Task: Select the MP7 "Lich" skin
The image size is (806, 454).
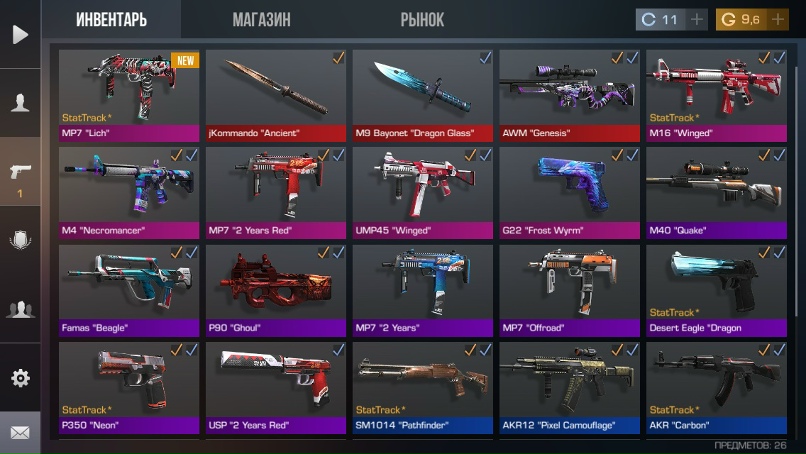Action: 130,95
